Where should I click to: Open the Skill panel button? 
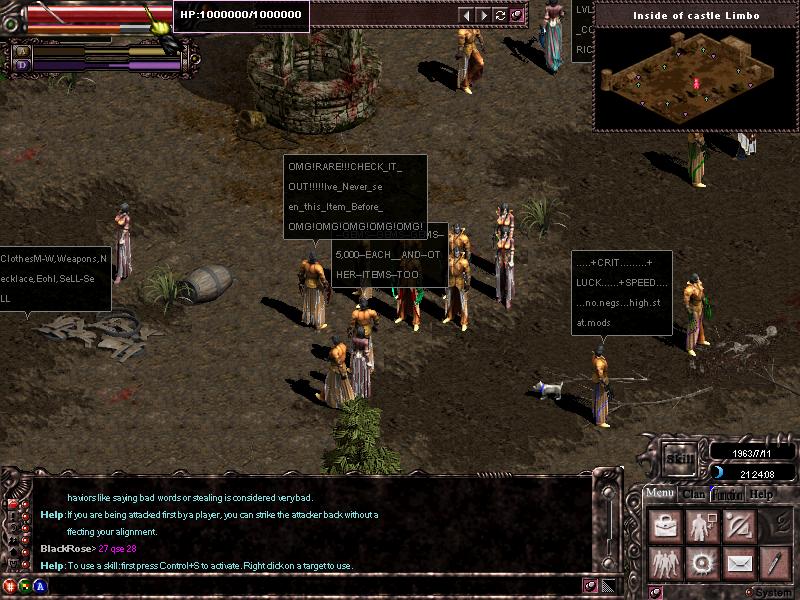[680, 456]
